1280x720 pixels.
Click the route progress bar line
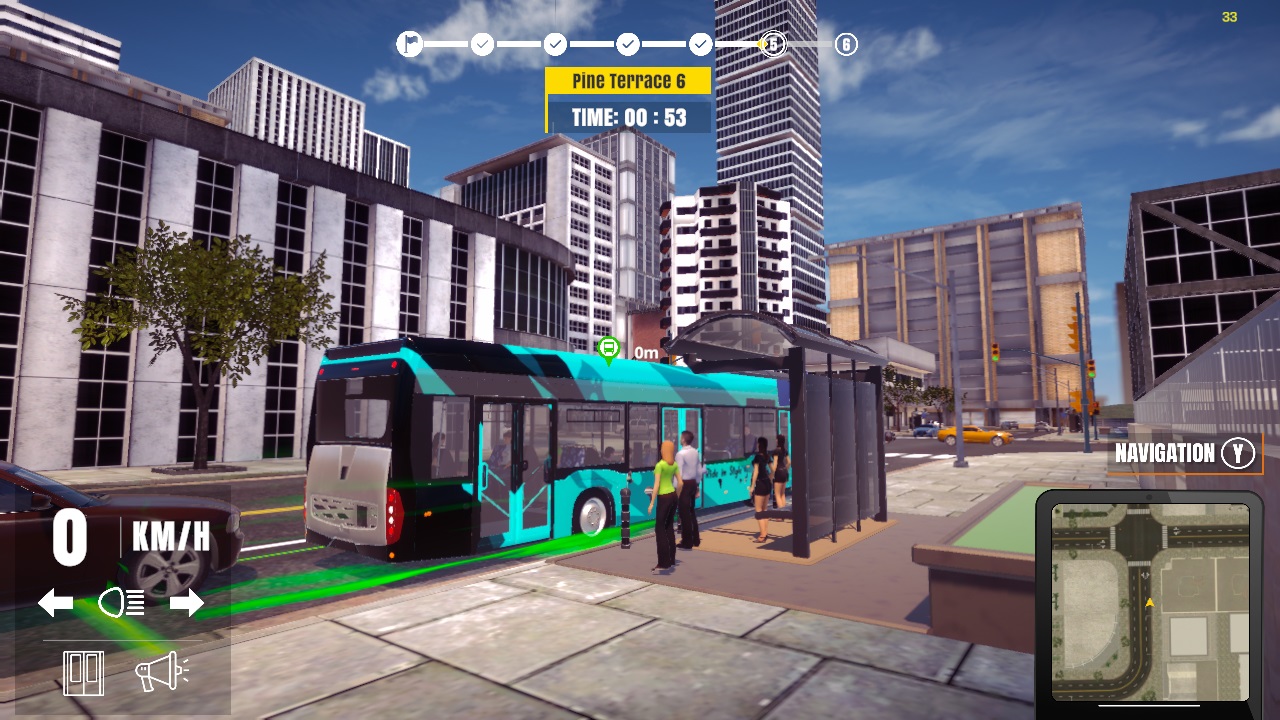pyautogui.click(x=590, y=44)
